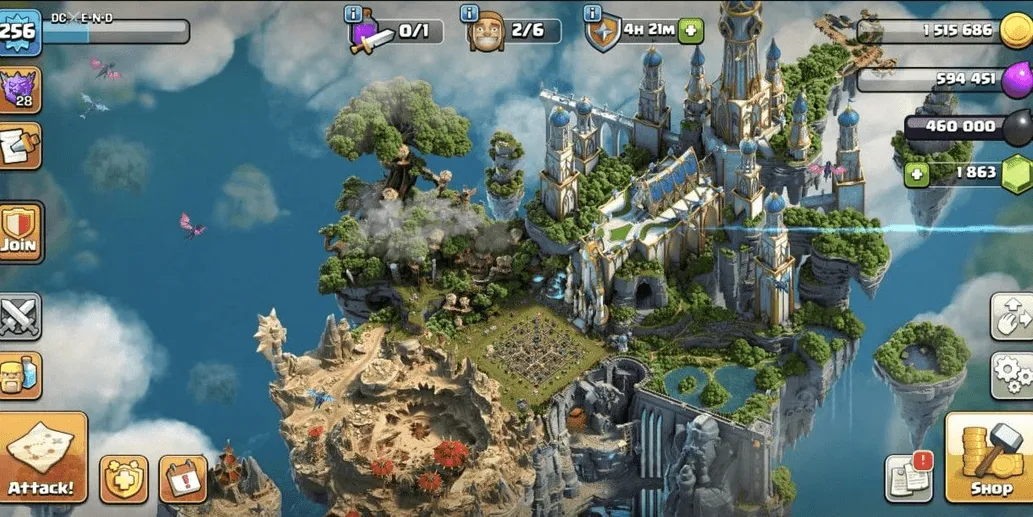Image resolution: width=1033 pixels, height=517 pixels.
Task: Open the golden shield plus icon
Action: 124,479
